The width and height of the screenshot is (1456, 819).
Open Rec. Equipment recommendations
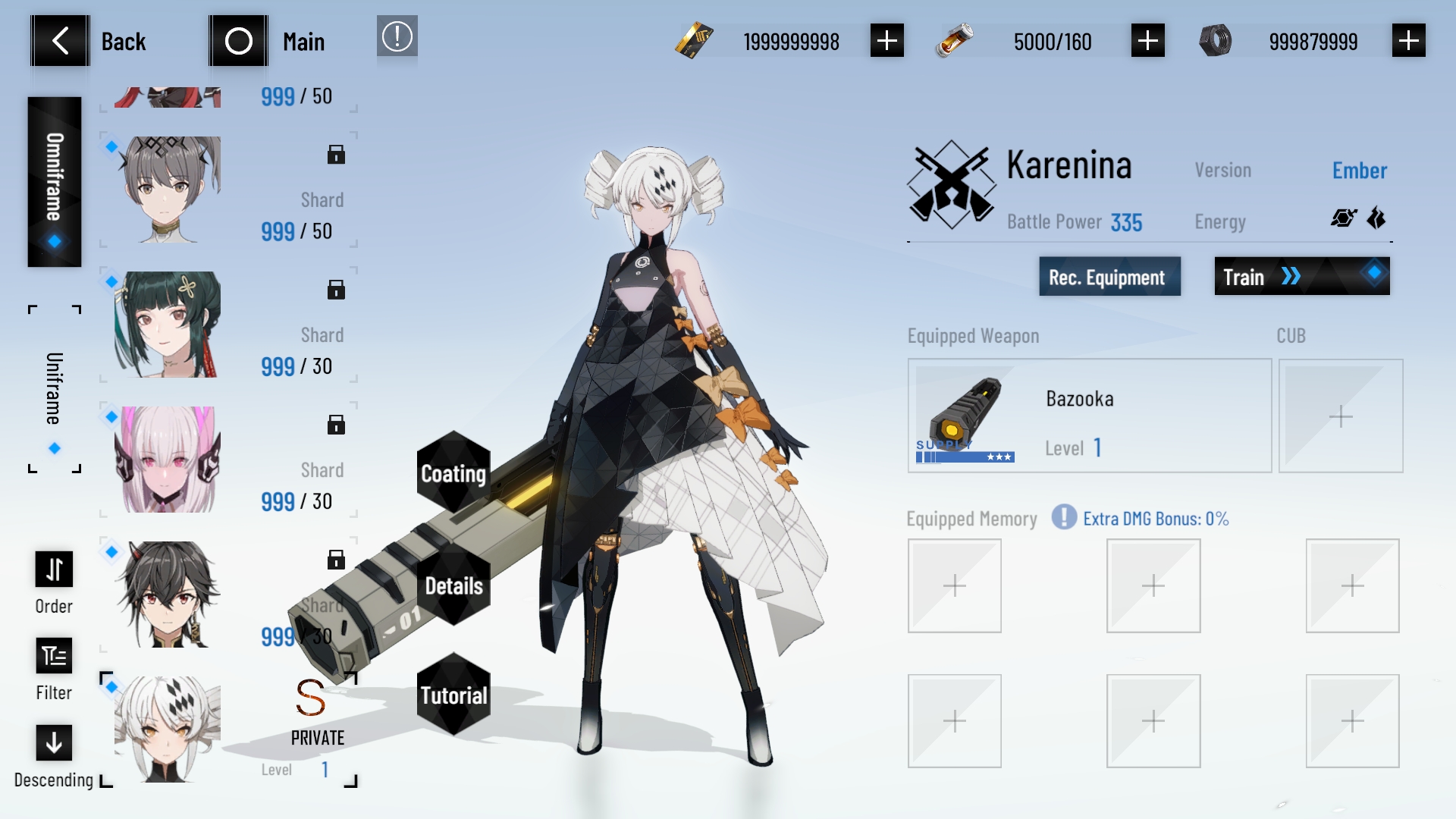[x=1109, y=277]
